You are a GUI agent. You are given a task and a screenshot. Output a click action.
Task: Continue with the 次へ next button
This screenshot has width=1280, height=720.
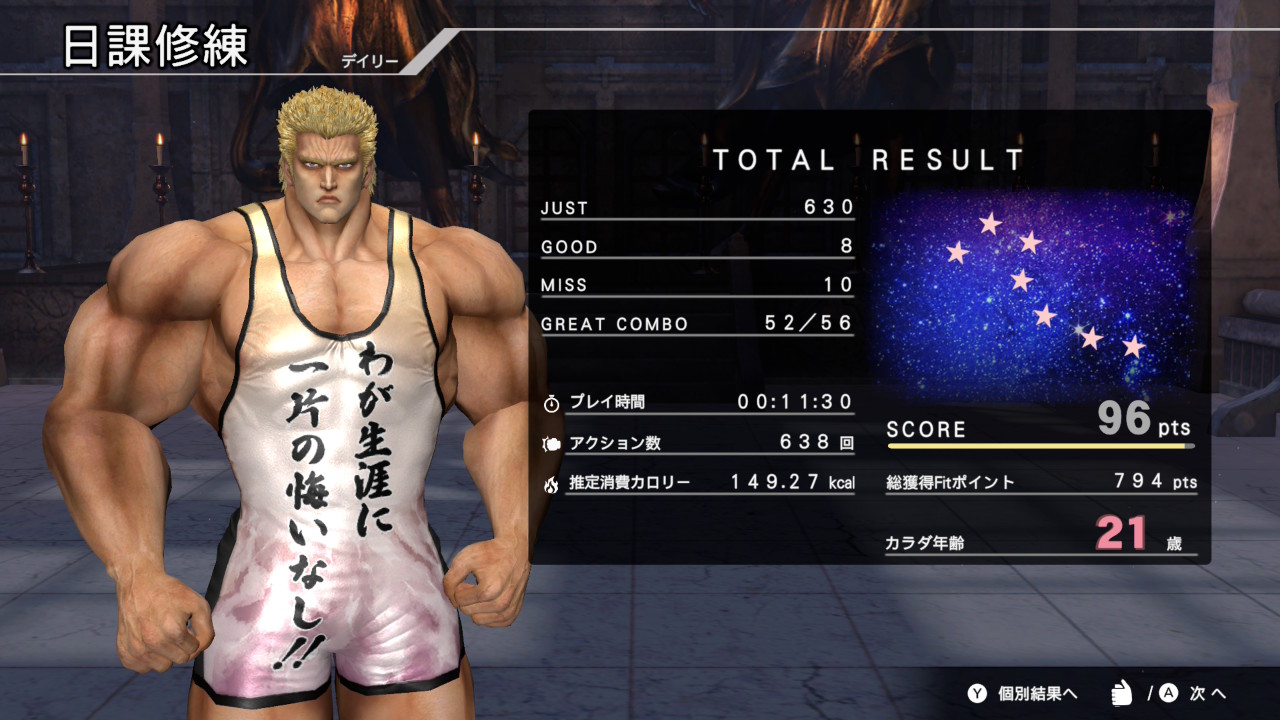point(1194,693)
